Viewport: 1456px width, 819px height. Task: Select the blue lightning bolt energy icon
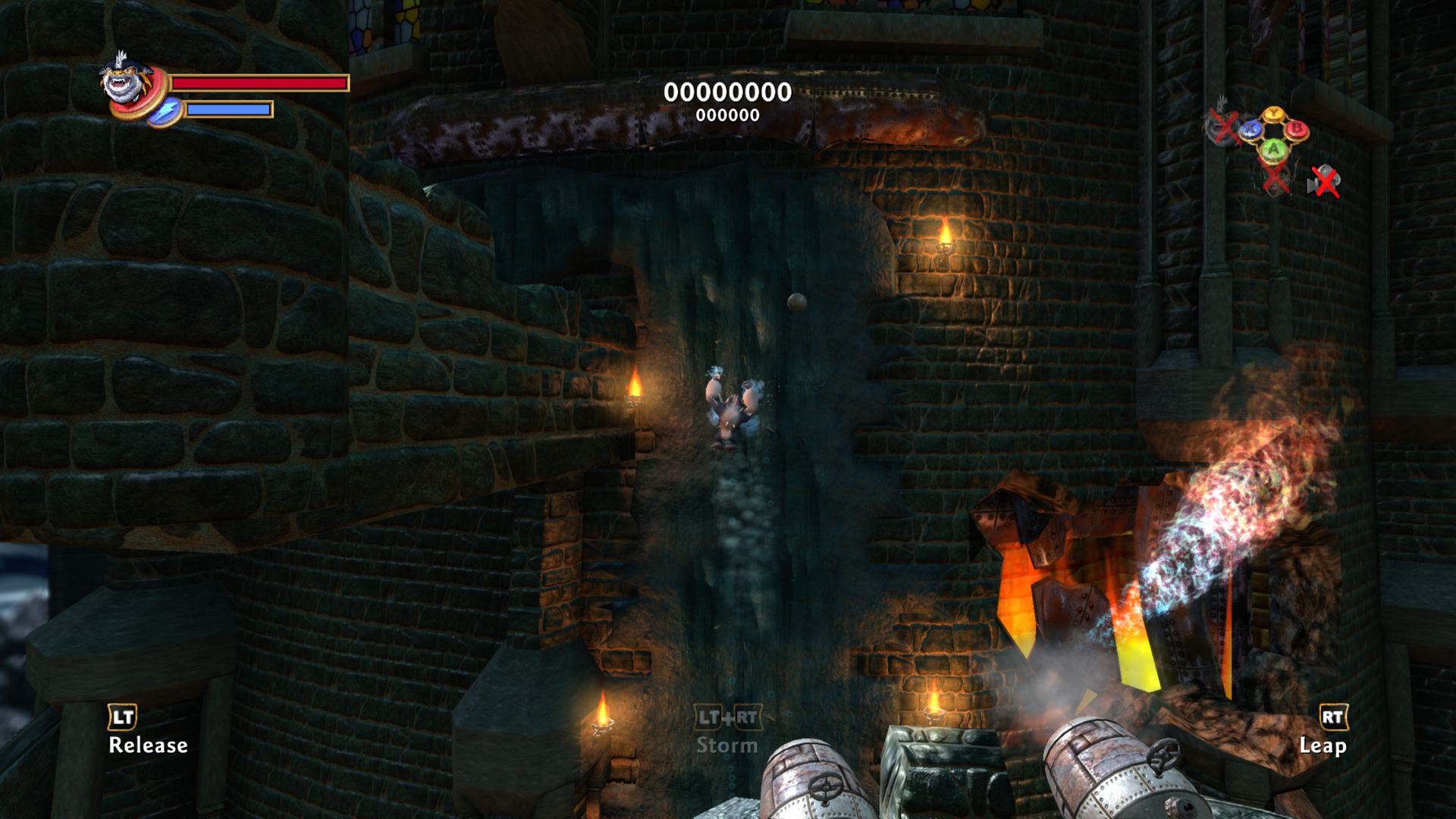pyautogui.click(x=164, y=111)
